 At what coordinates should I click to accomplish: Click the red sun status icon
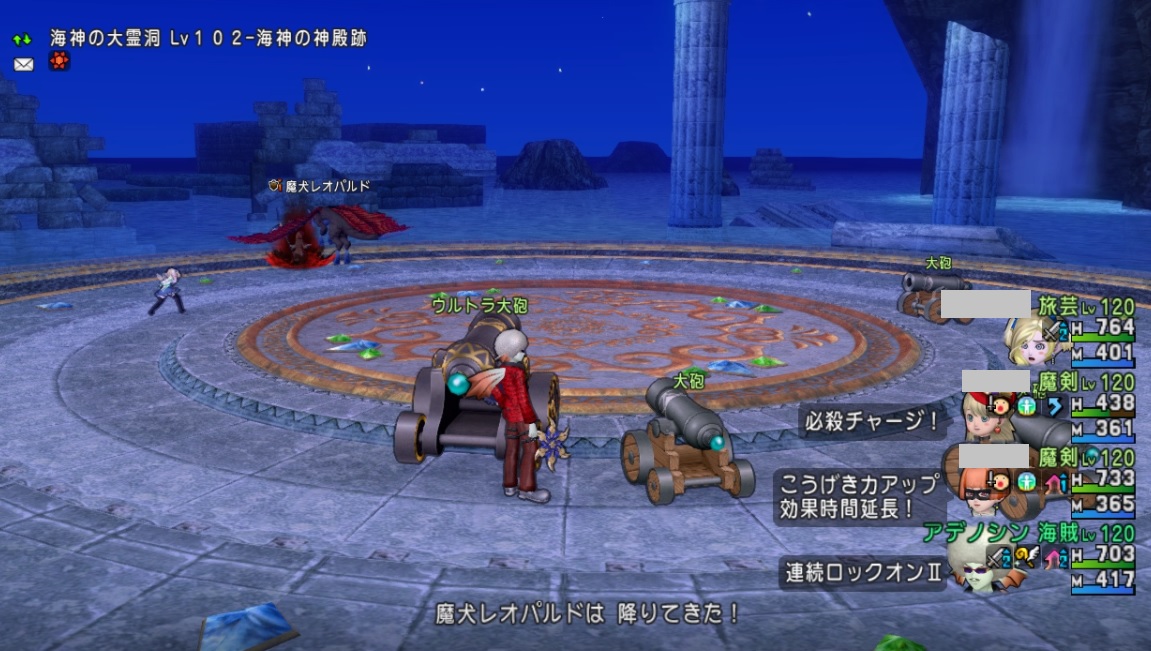tap(60, 62)
